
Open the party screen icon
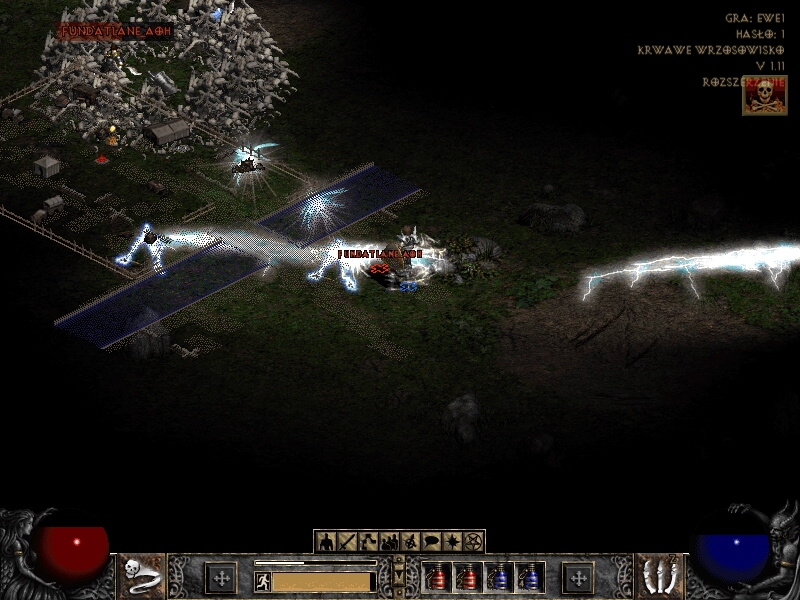pyautogui.click(x=389, y=542)
